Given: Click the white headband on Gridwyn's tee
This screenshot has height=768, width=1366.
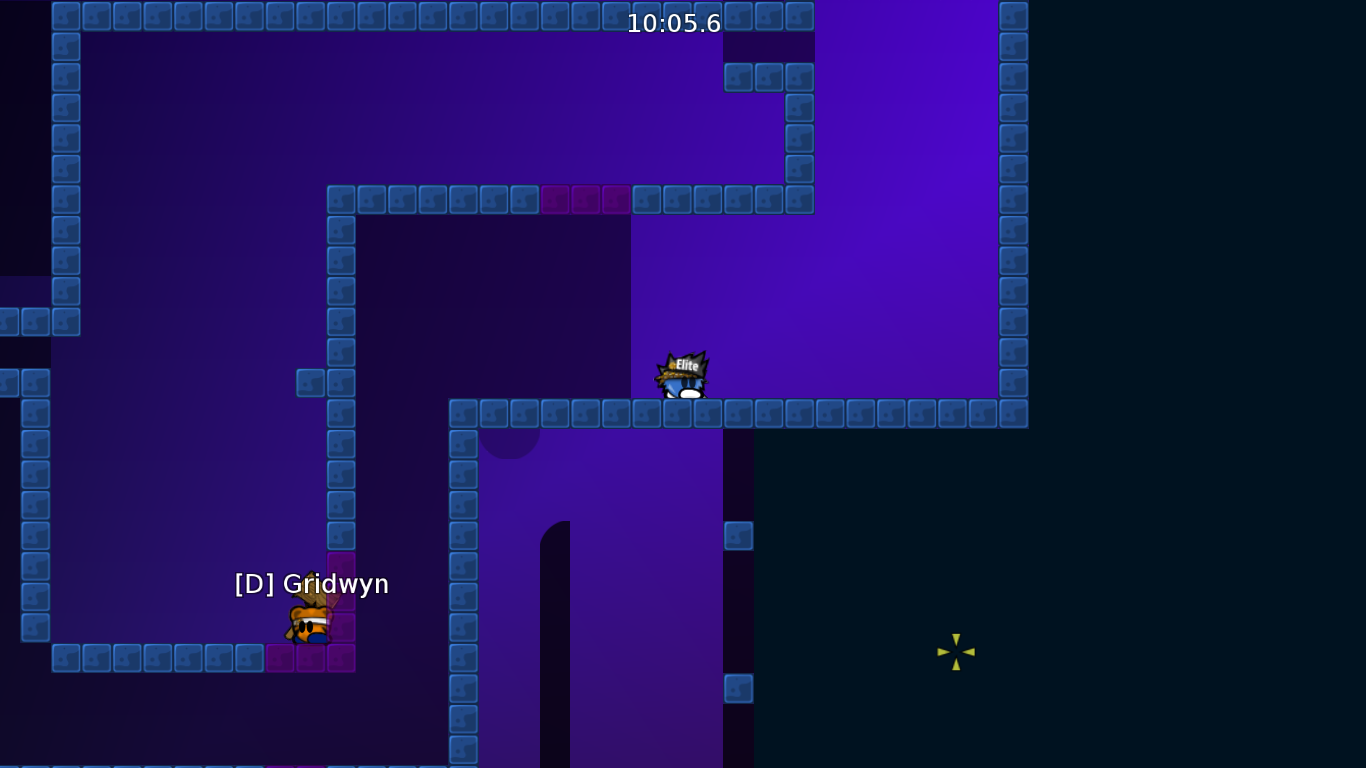Looking at the screenshot, I should pyautogui.click(x=312, y=621).
